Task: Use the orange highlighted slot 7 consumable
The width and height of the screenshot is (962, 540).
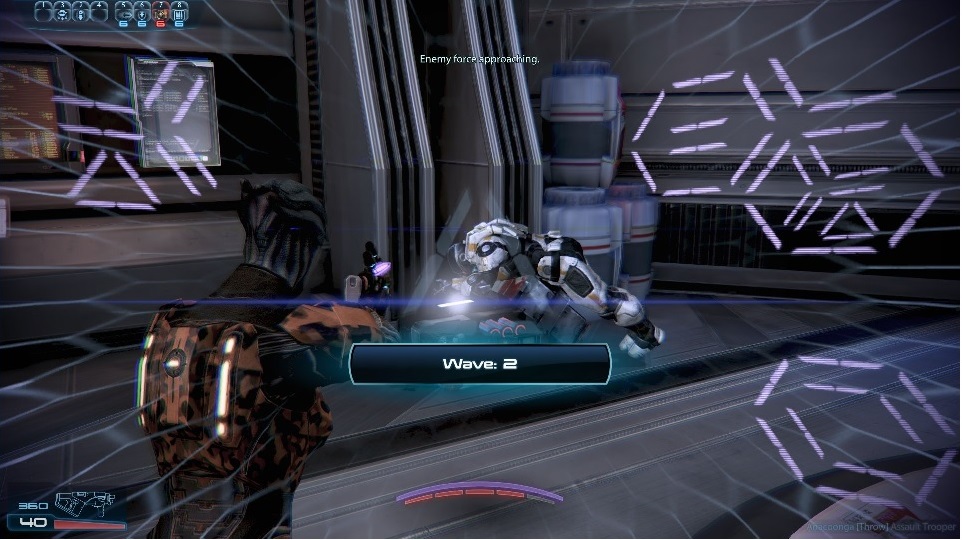Action: point(160,13)
